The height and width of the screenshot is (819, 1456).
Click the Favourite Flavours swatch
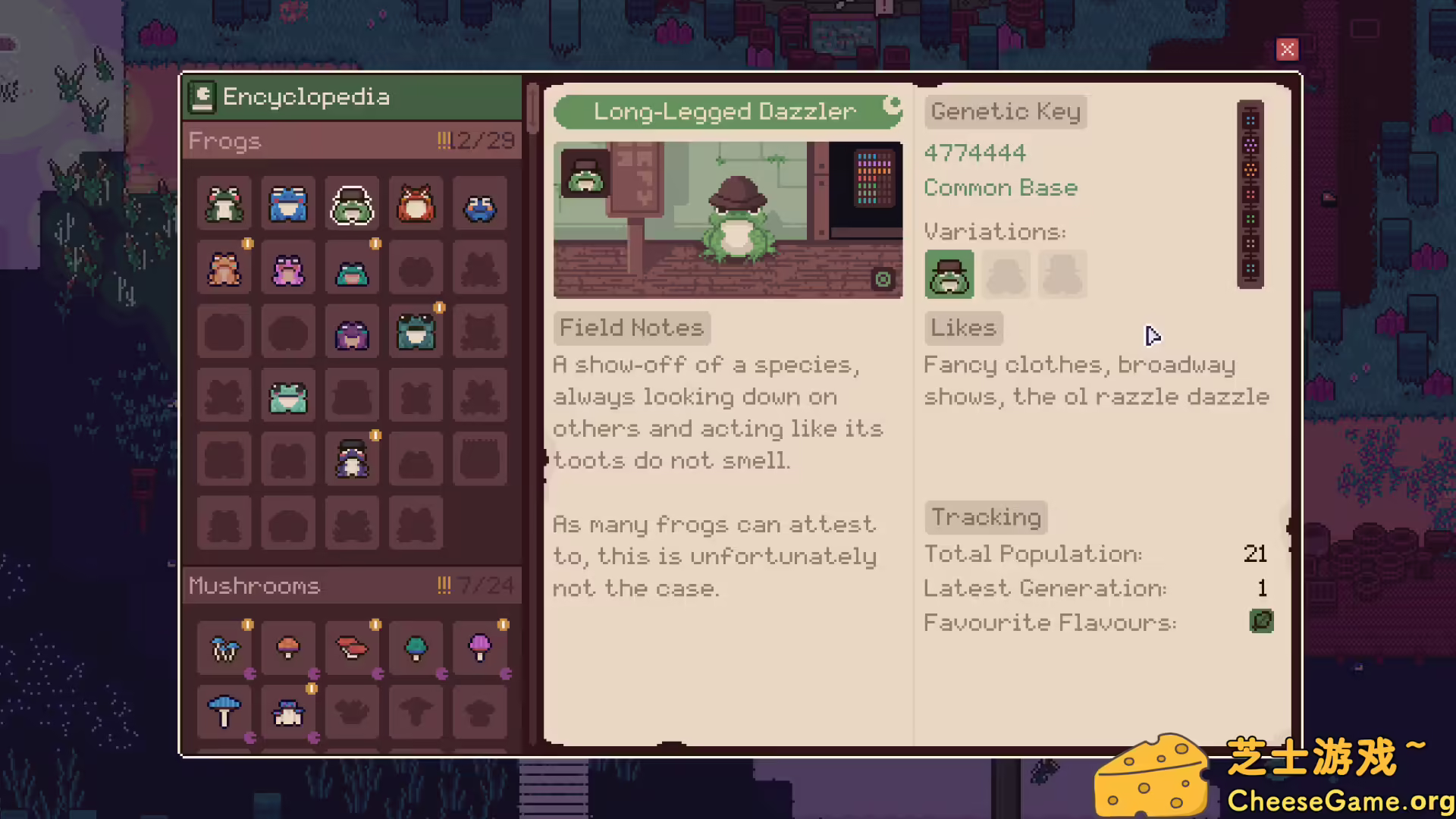(1261, 621)
